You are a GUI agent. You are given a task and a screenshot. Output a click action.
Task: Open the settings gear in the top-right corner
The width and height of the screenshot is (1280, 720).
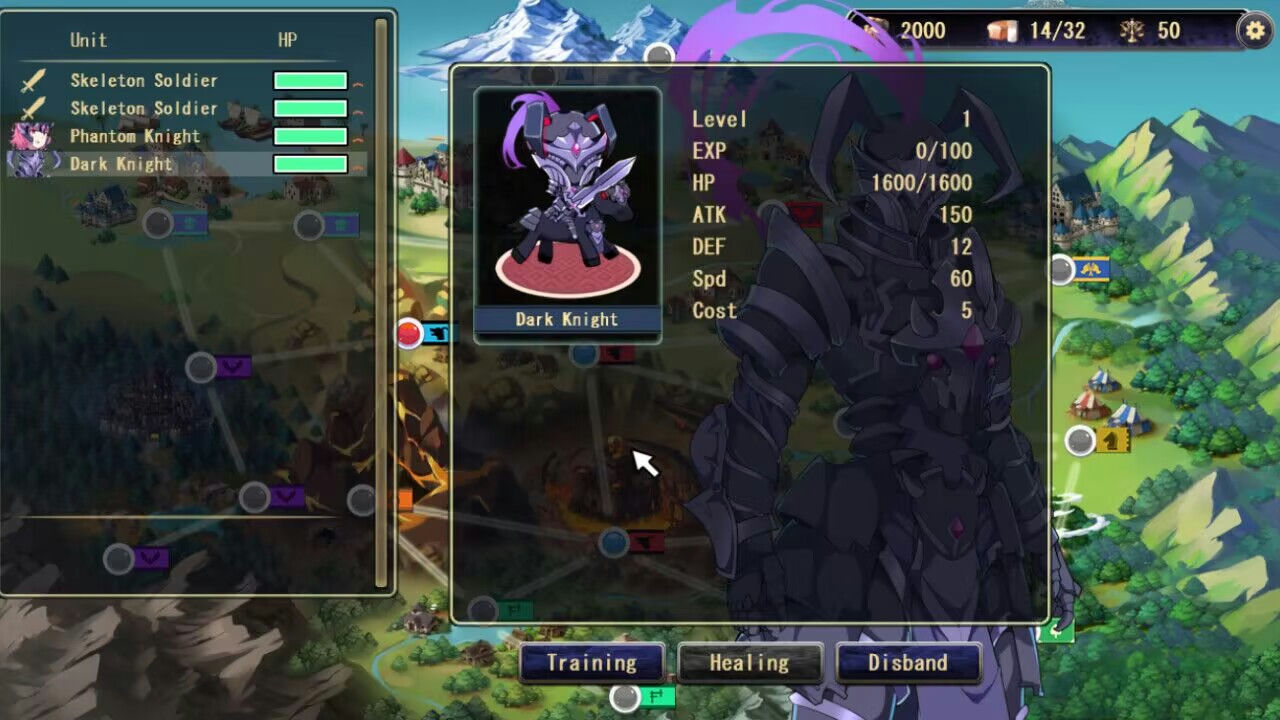coord(1256,30)
